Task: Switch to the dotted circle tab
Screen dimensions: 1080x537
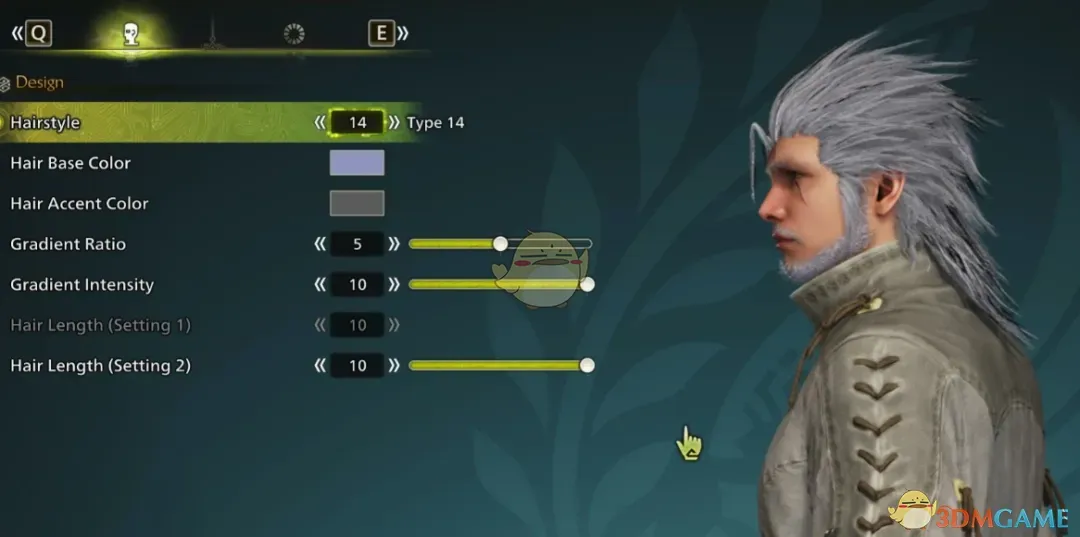Action: click(294, 35)
